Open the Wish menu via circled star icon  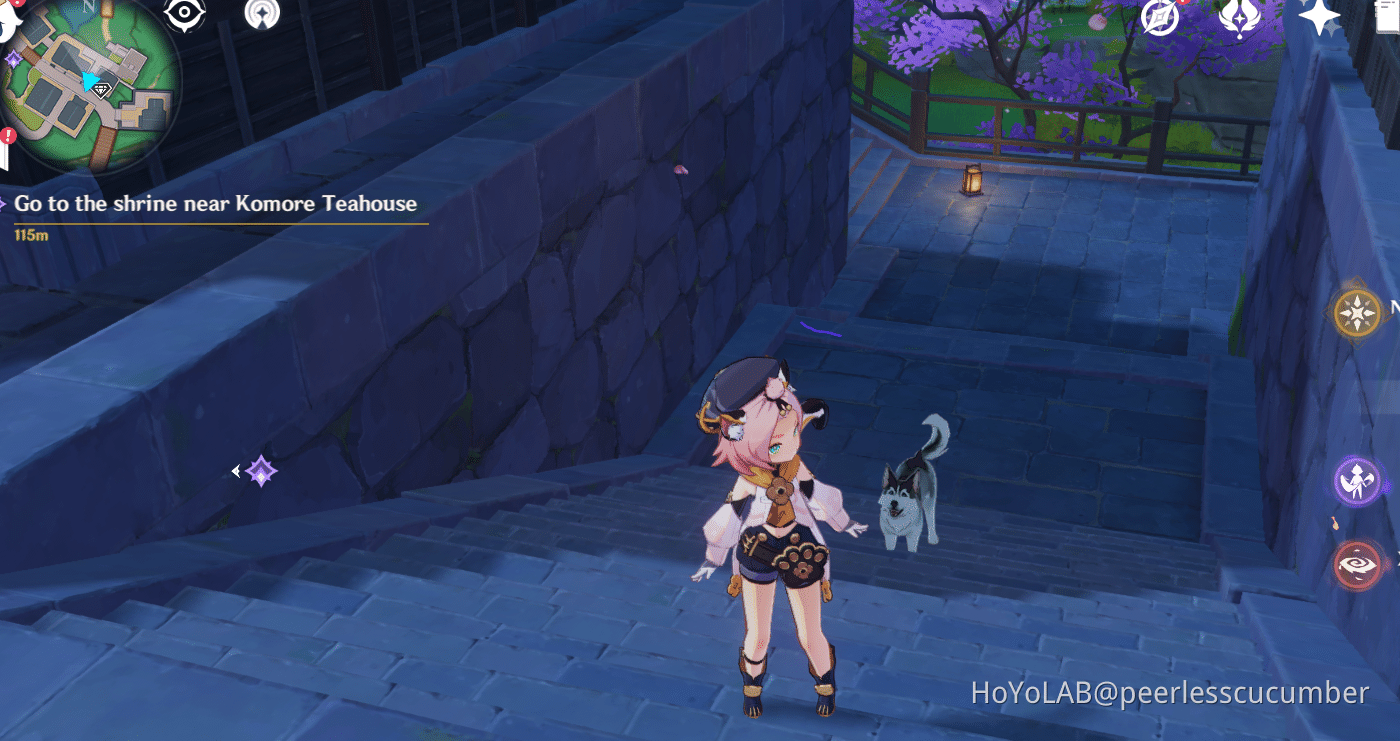(1159, 18)
